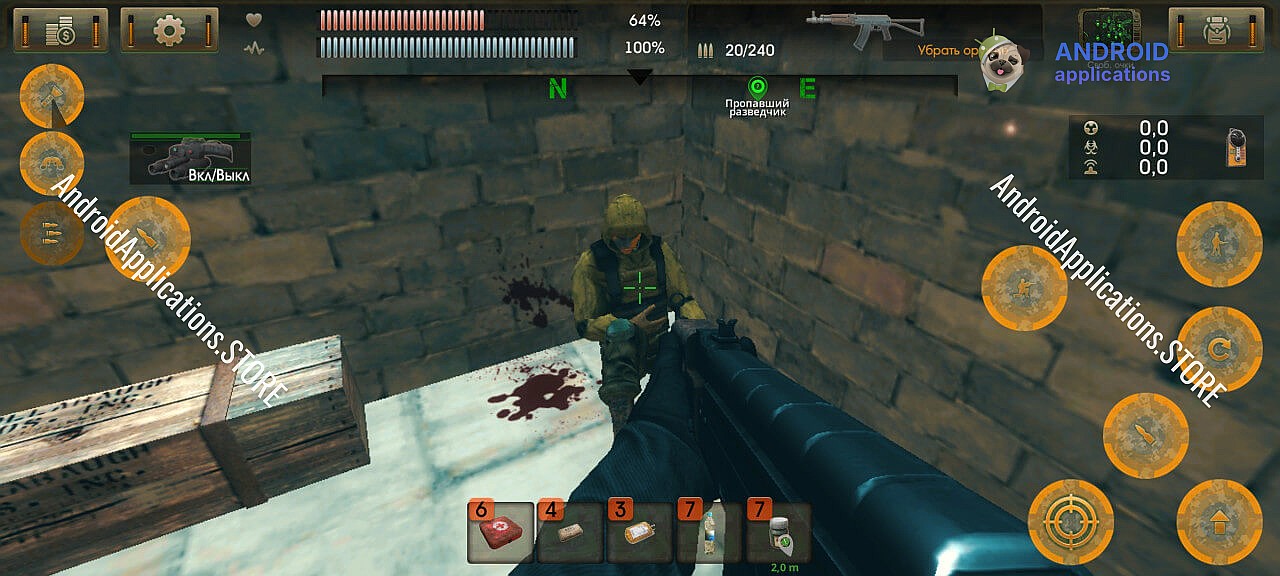Open the gear settings menu
Viewport: 1280px width, 576px height.
(x=169, y=30)
